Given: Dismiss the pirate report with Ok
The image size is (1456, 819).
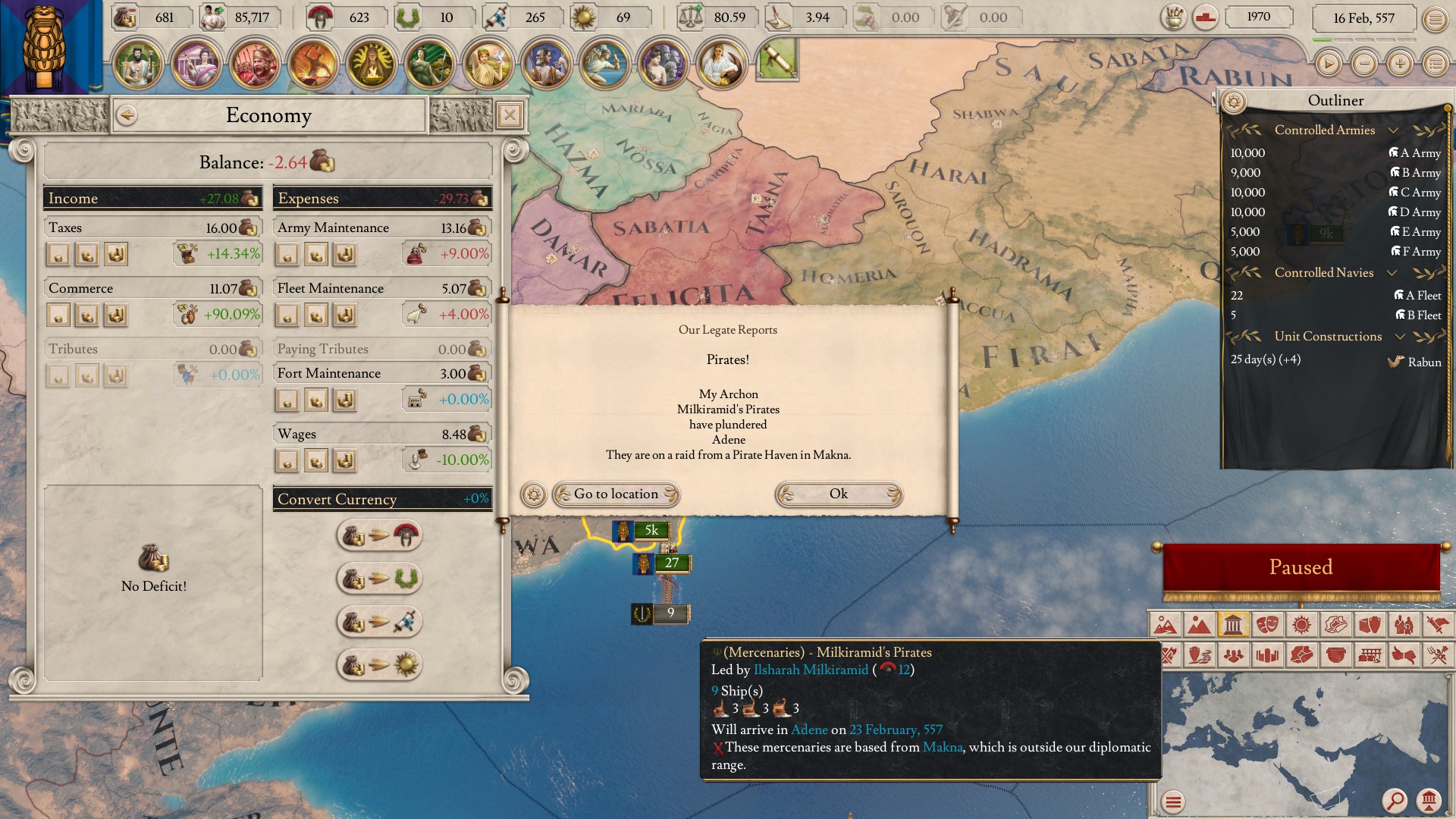Looking at the screenshot, I should click(x=838, y=494).
